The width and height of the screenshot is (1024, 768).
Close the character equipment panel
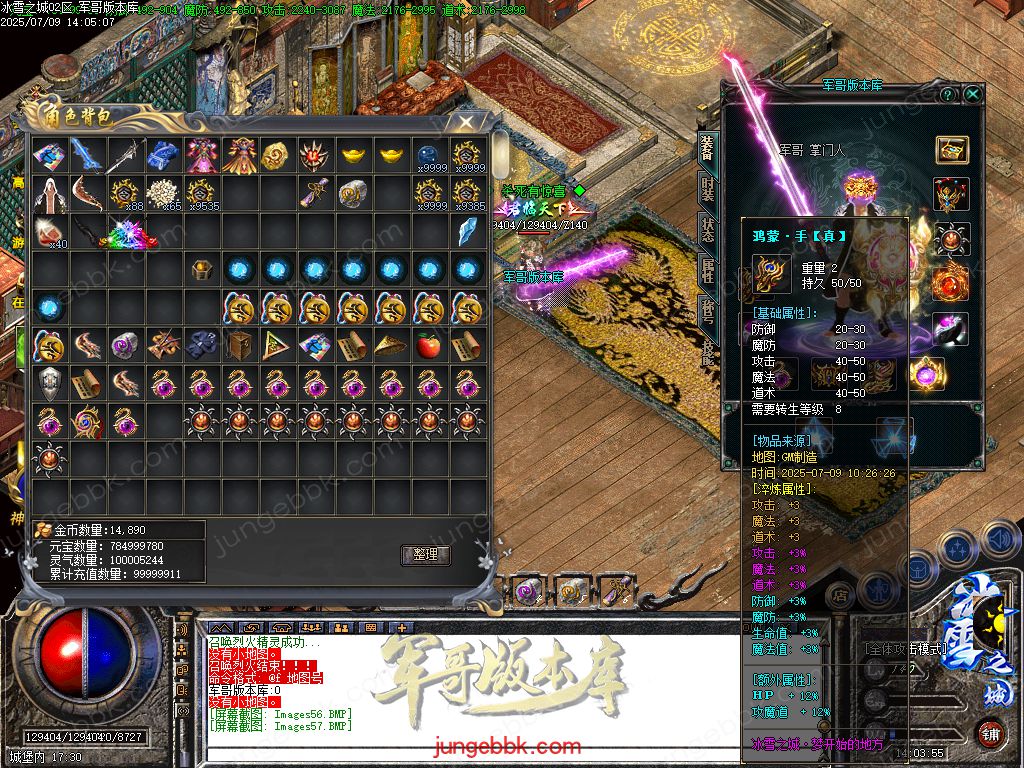pos(973,94)
